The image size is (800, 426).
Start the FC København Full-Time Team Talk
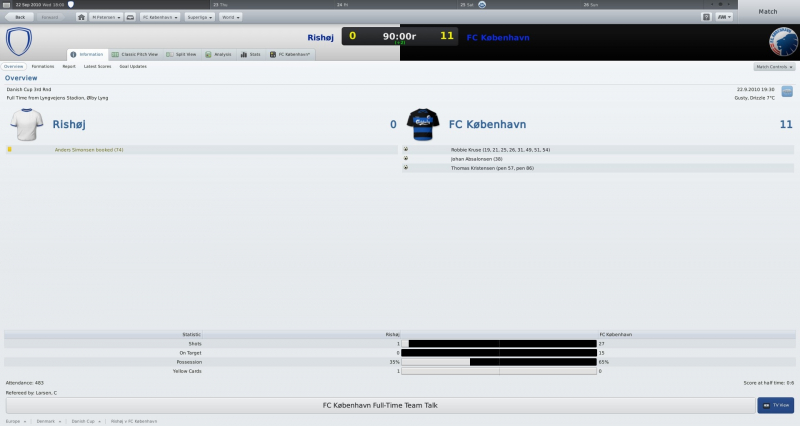tap(380, 405)
